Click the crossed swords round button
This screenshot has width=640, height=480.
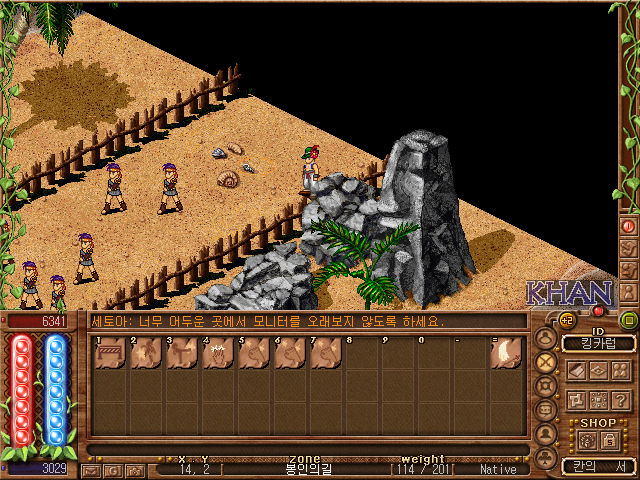(x=546, y=362)
